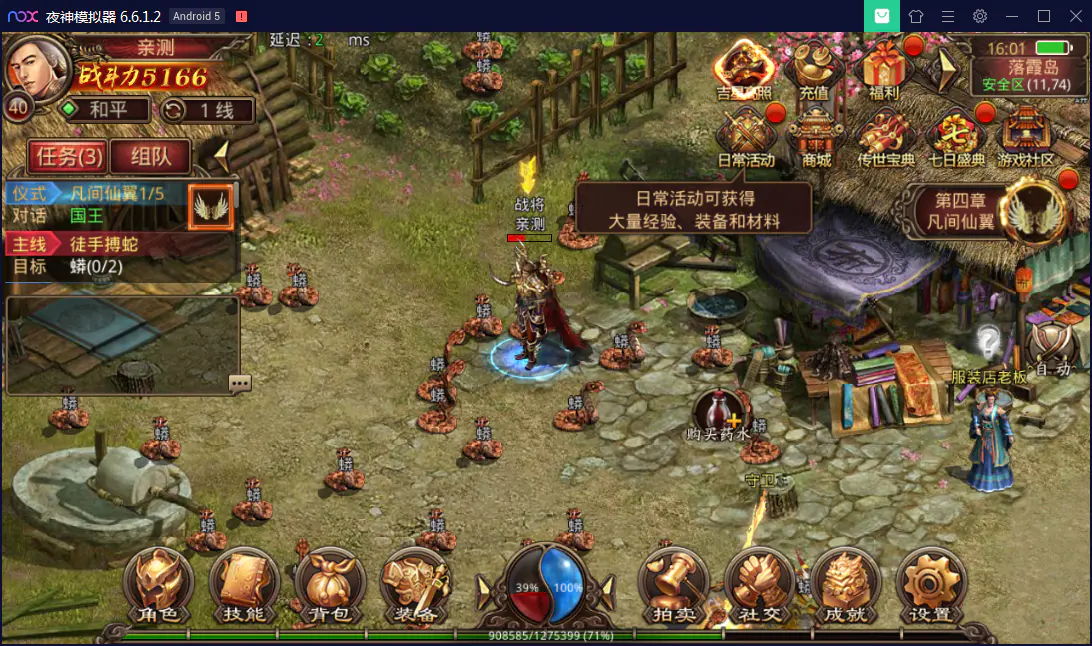Toggle 自动 auto-combat button

click(x=1053, y=350)
